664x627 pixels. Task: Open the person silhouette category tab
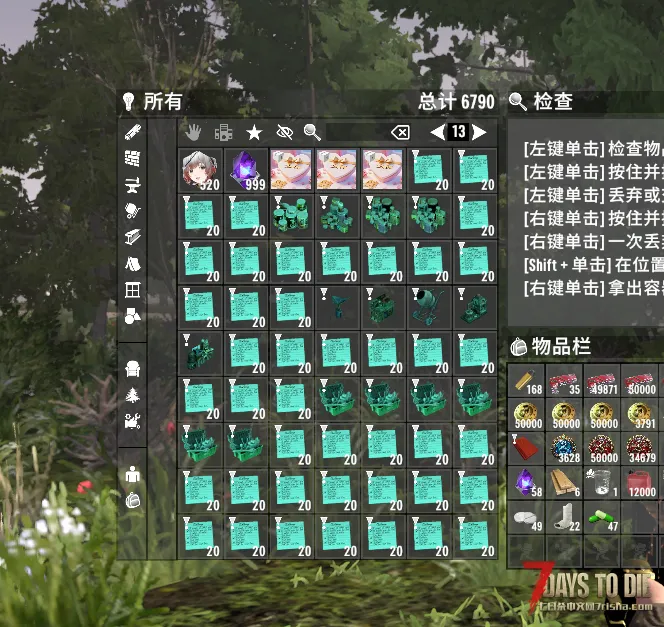coord(132,475)
